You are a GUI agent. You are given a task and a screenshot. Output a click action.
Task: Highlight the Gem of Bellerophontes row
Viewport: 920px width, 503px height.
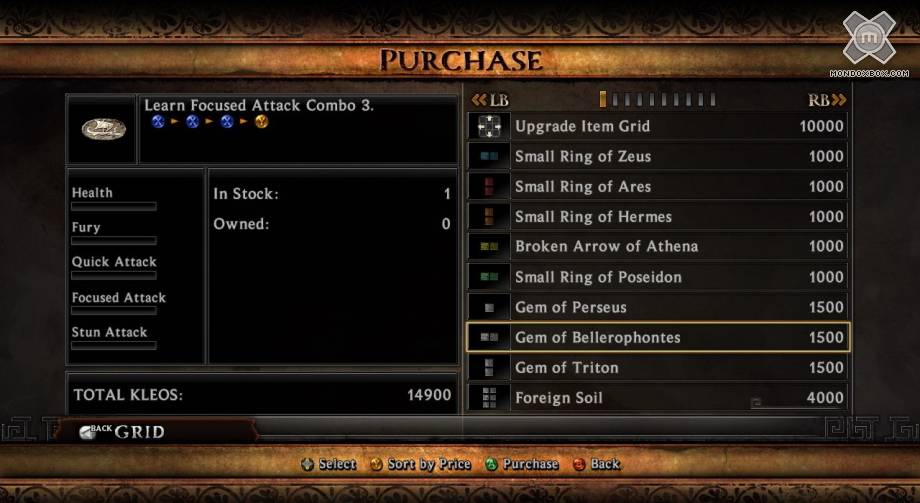pyautogui.click(x=657, y=337)
